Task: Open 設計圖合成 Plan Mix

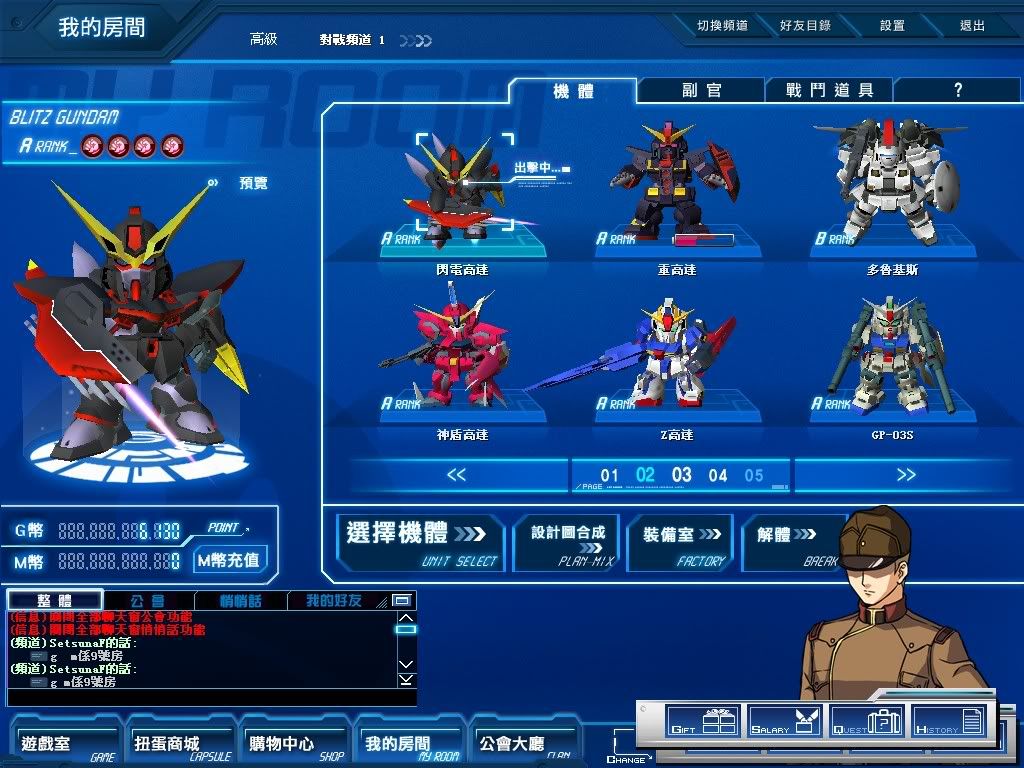Action: pos(567,542)
